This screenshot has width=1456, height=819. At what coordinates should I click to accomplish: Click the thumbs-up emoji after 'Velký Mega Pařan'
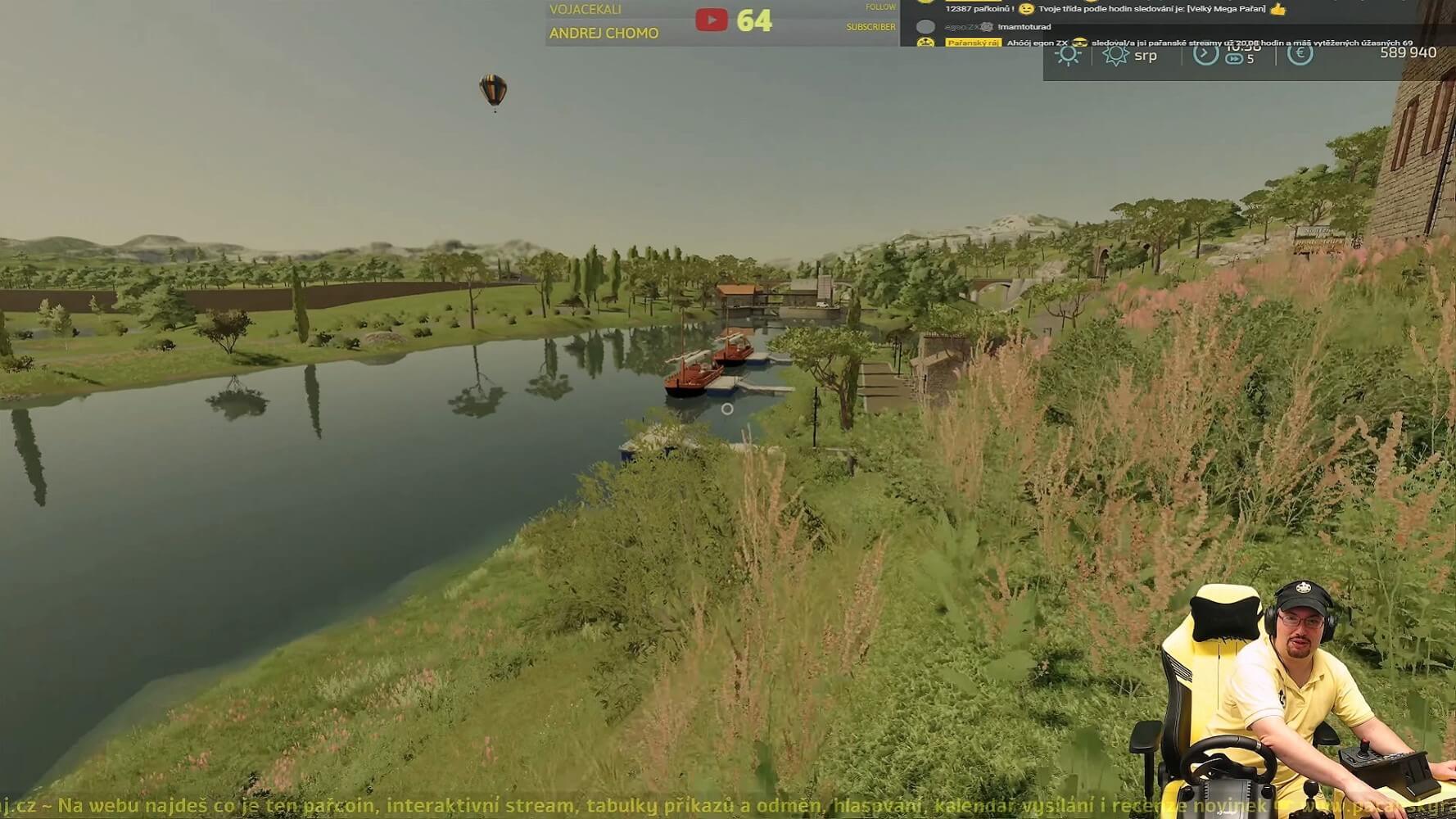[1278, 10]
